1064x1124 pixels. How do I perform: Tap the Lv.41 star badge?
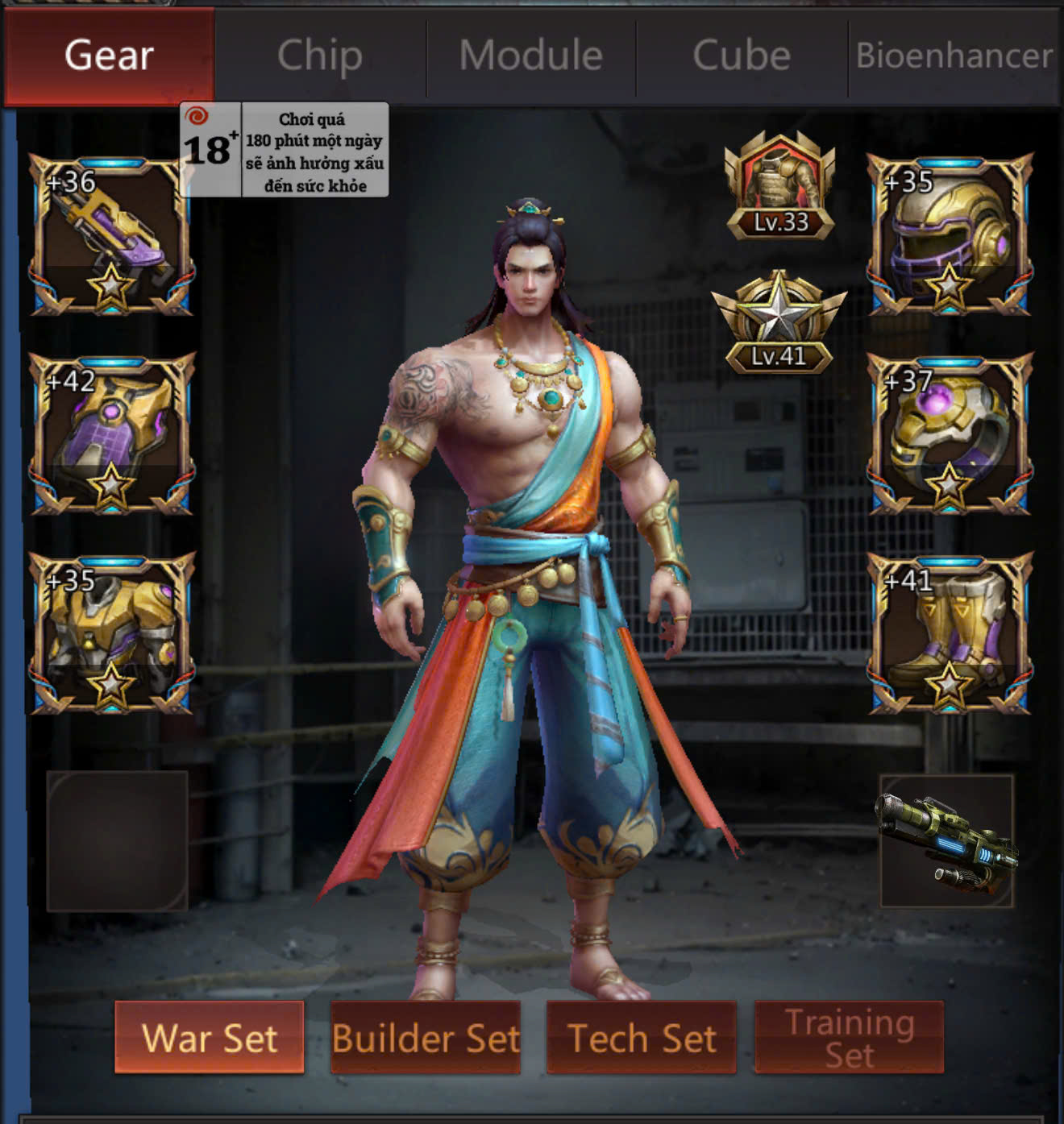click(779, 323)
